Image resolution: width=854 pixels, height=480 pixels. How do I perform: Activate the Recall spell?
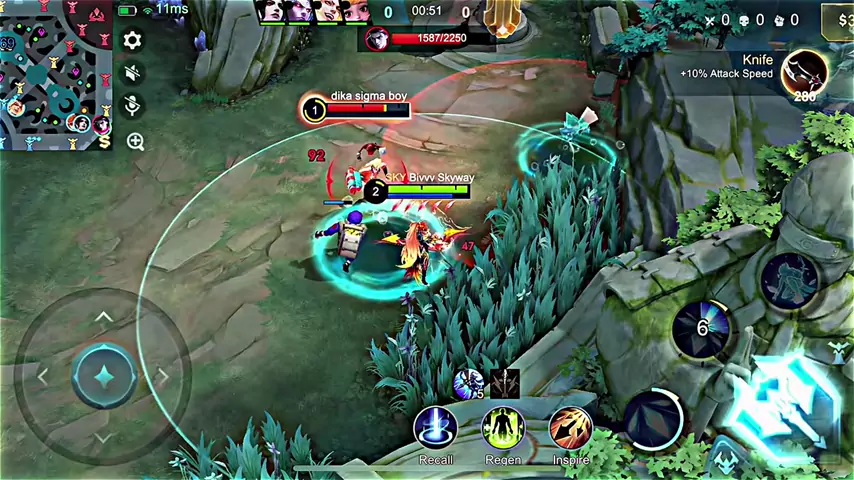click(435, 428)
